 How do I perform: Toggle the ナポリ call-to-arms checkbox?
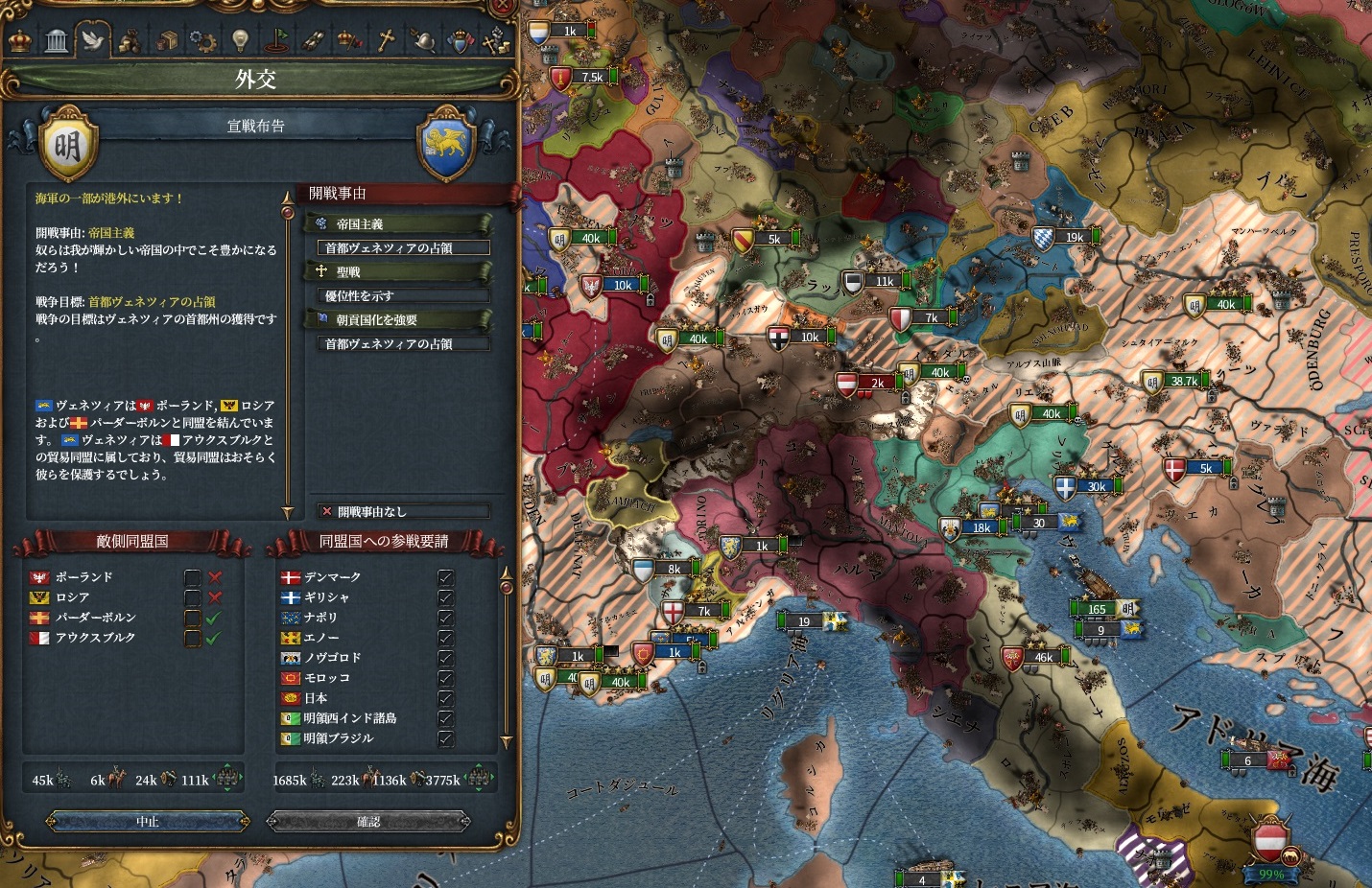(x=445, y=618)
